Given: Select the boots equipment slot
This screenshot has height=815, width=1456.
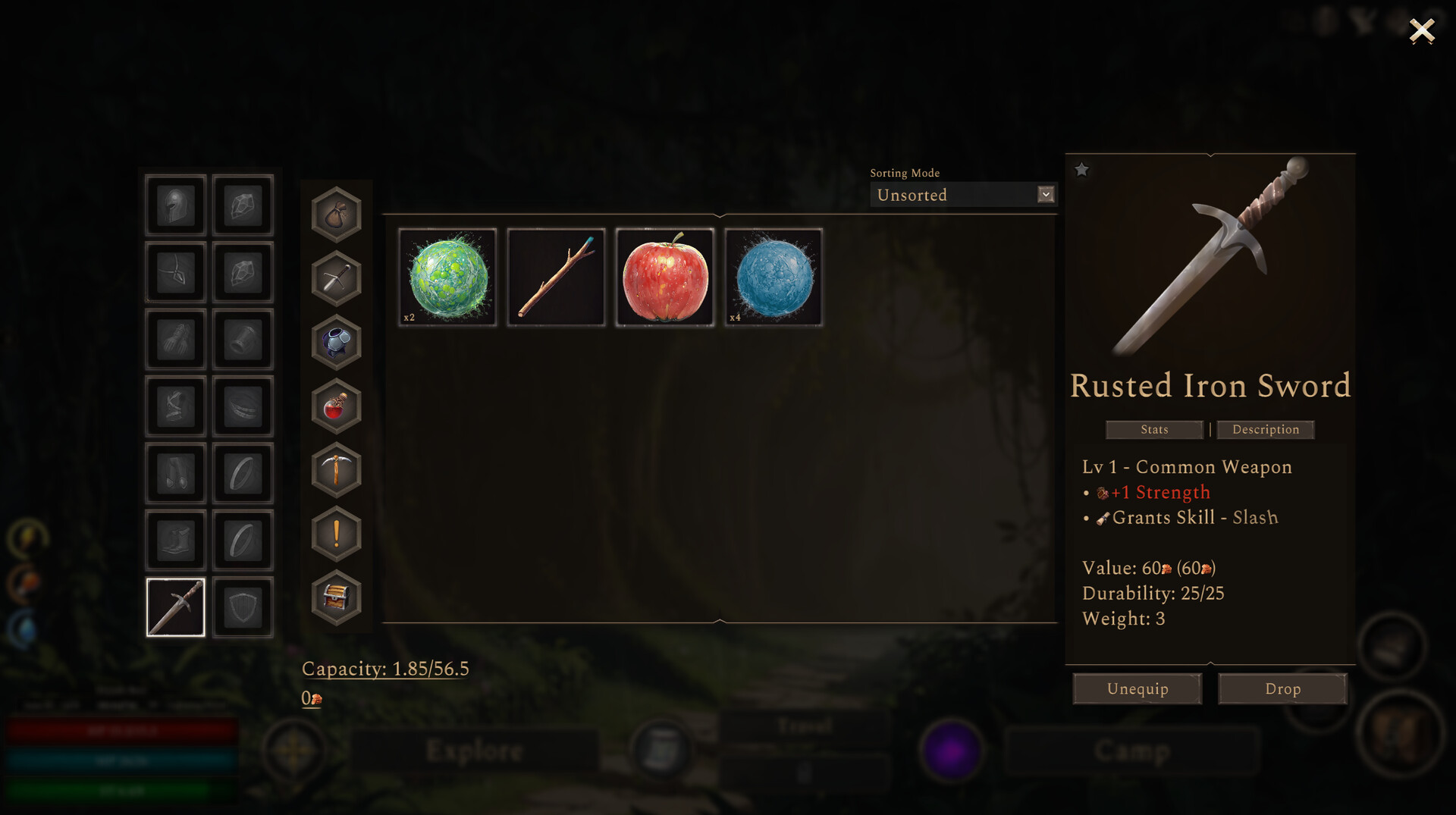Looking at the screenshot, I should click(175, 540).
